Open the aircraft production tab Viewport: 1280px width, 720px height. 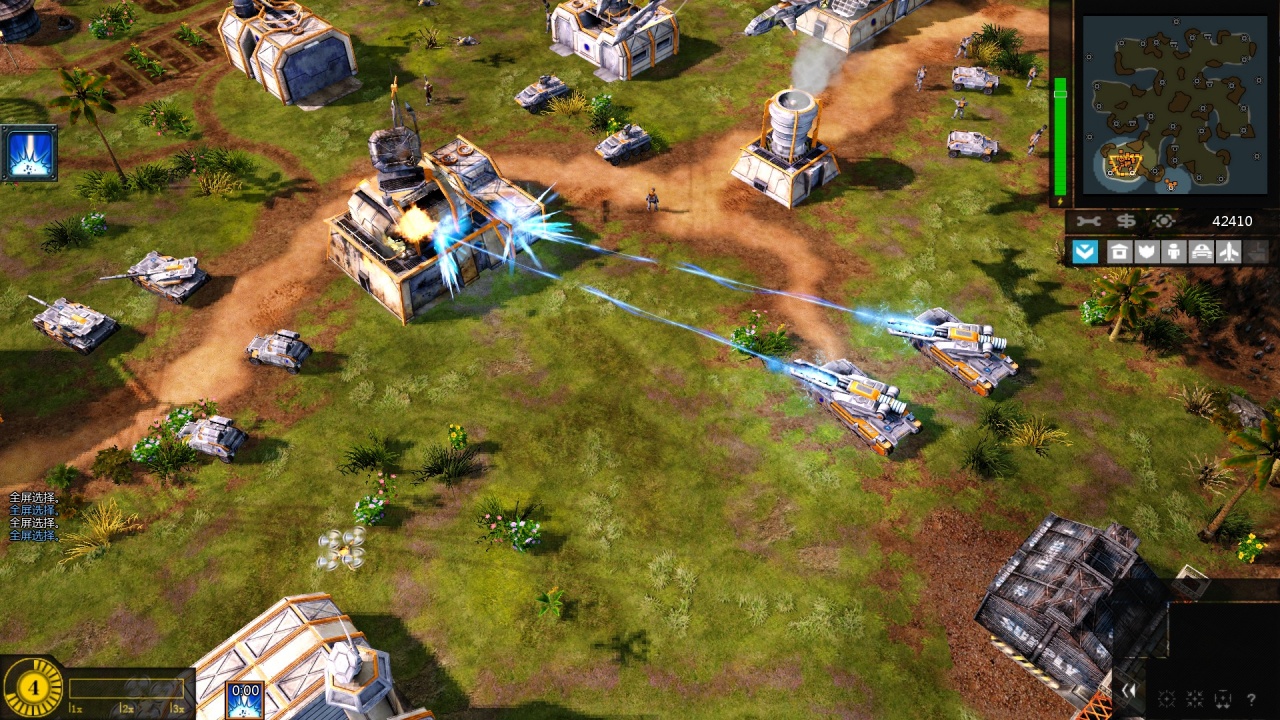(1229, 251)
